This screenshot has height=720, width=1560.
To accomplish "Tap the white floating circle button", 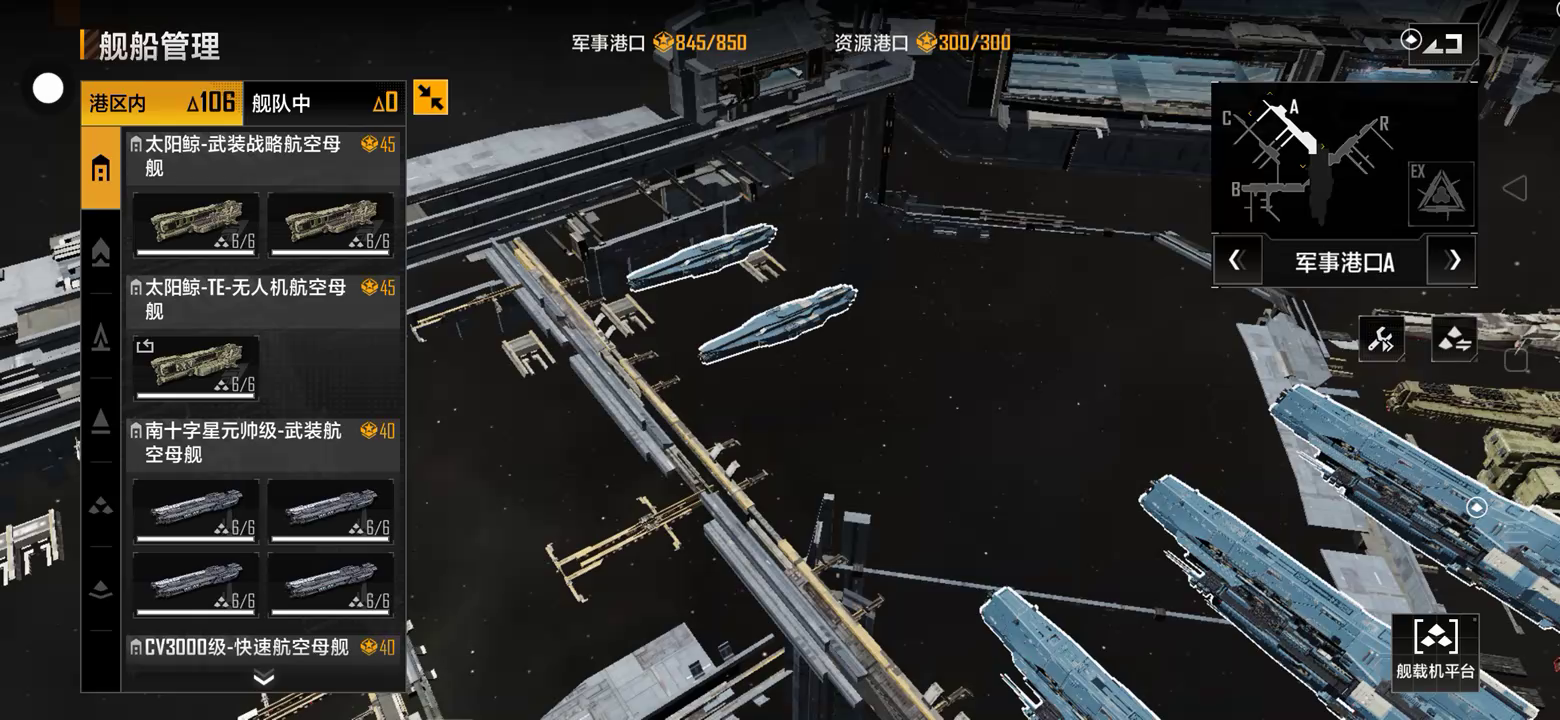I will click(x=48, y=89).
